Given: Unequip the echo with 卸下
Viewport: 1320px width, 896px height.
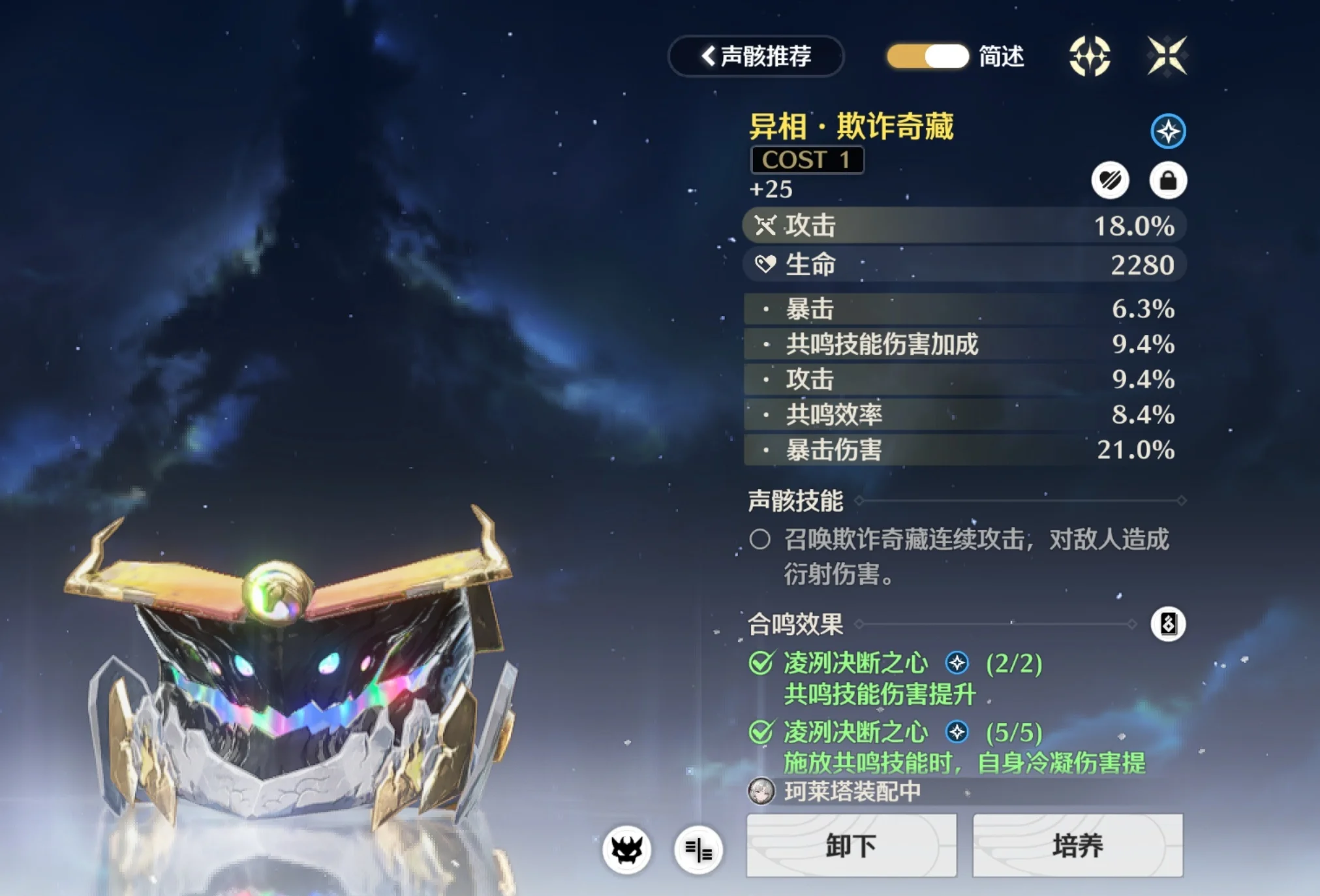Looking at the screenshot, I should pyautogui.click(x=851, y=846).
